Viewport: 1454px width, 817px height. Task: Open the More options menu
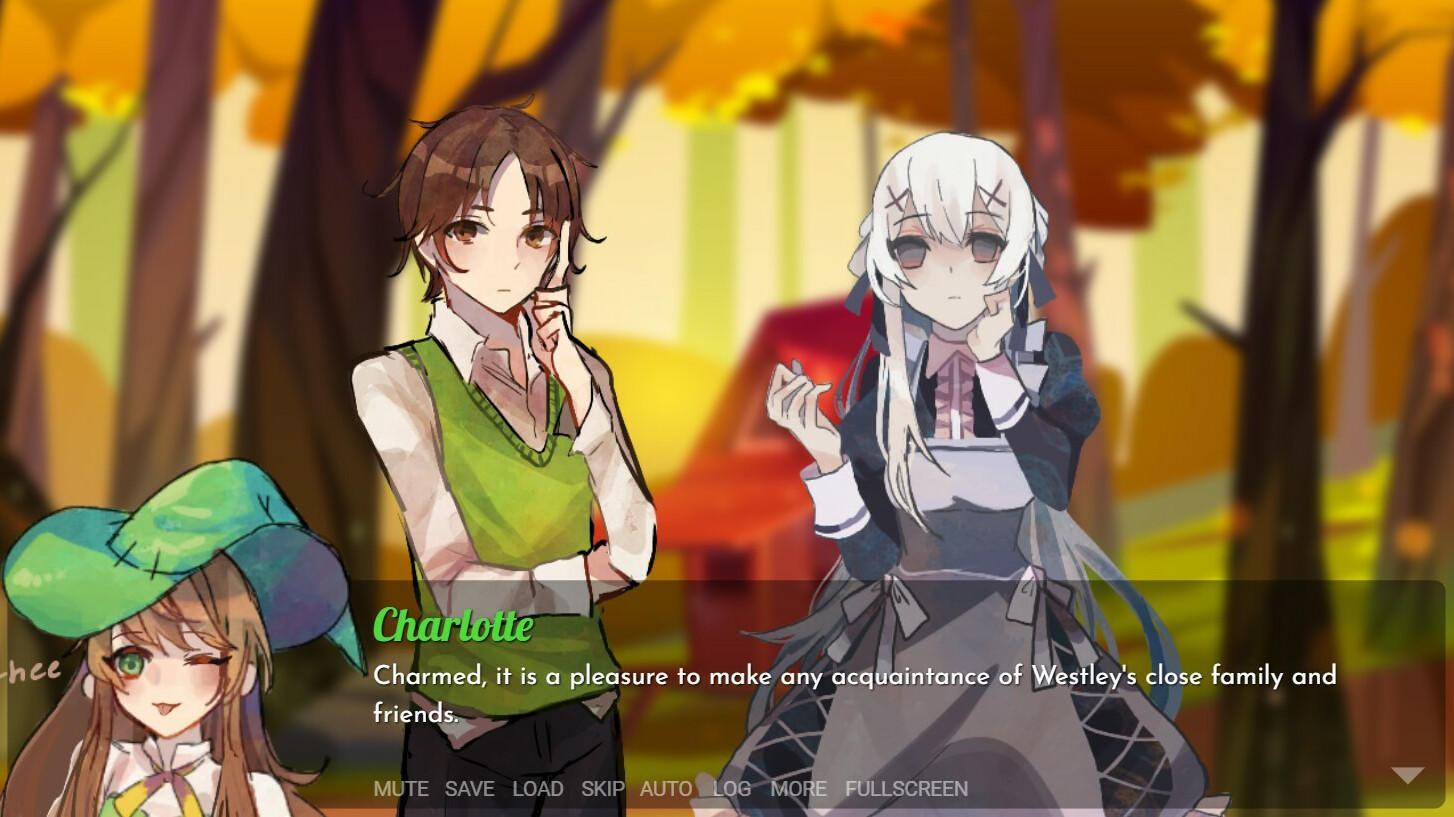(x=798, y=789)
